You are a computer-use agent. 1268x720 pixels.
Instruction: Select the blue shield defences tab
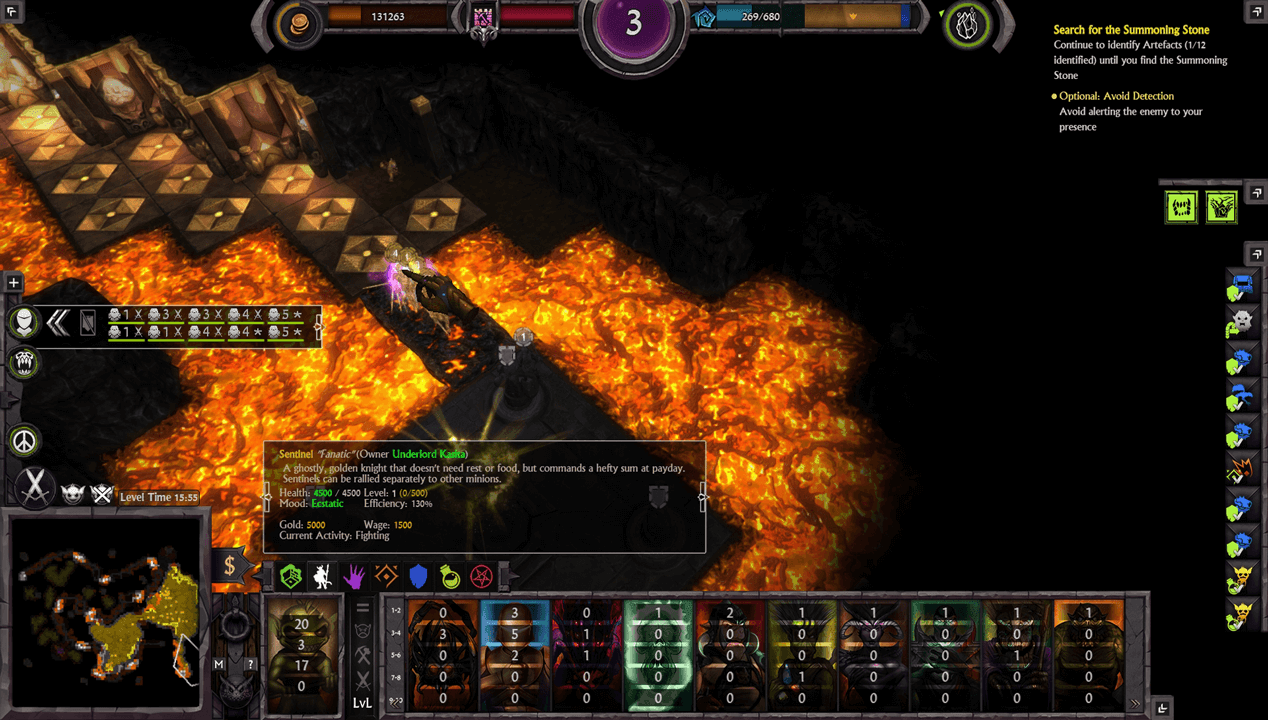coord(419,575)
